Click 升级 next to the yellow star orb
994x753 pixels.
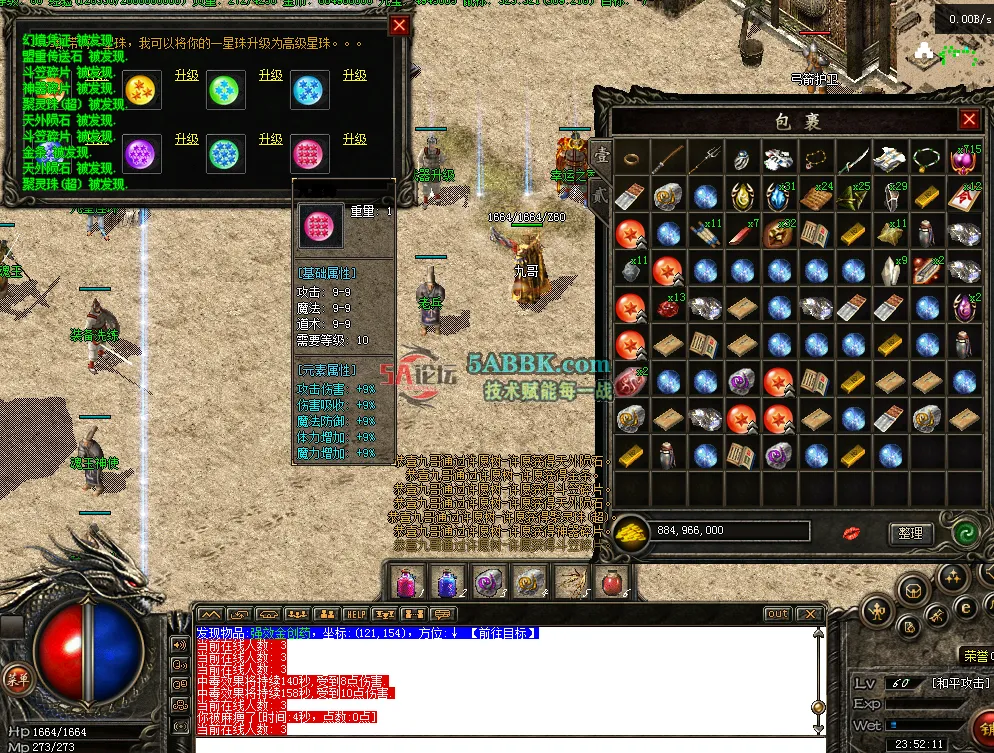pyautogui.click(x=187, y=76)
